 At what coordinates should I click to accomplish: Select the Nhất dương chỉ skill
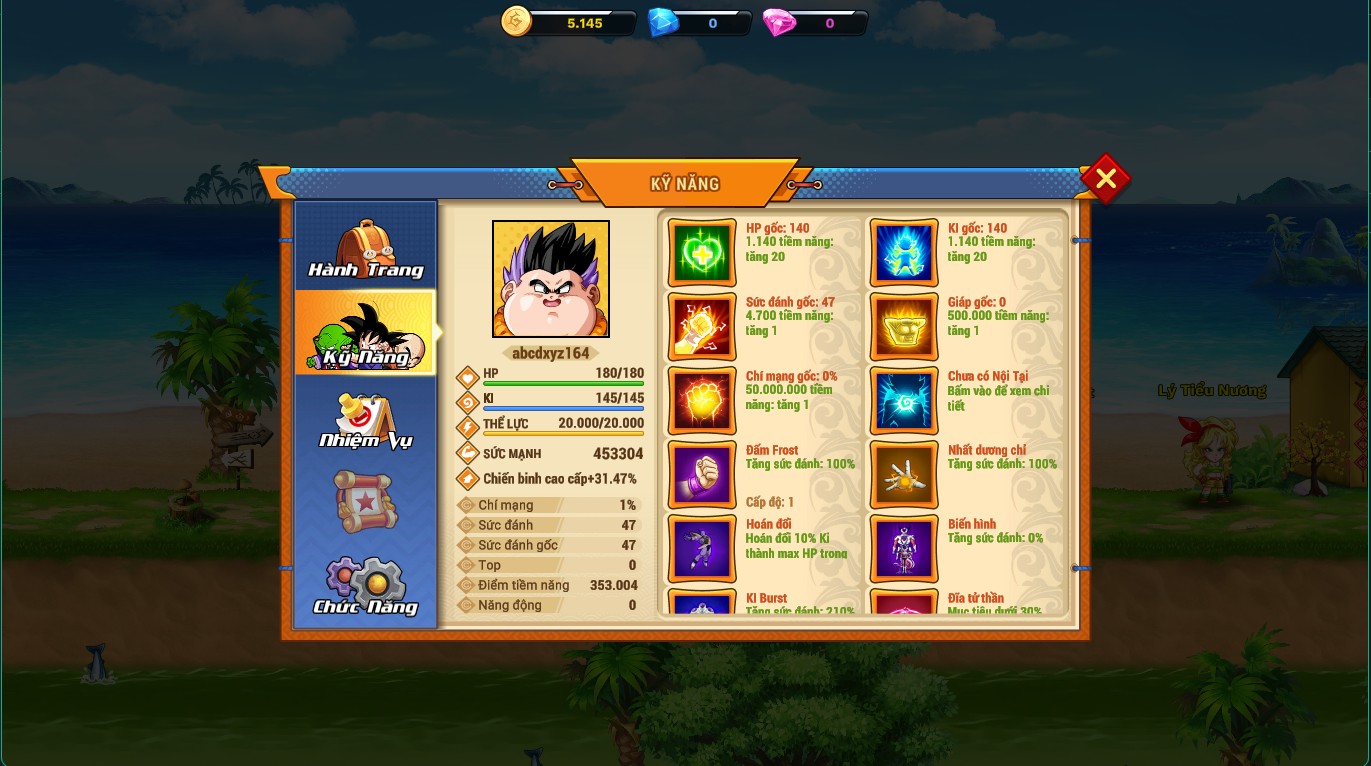(904, 475)
